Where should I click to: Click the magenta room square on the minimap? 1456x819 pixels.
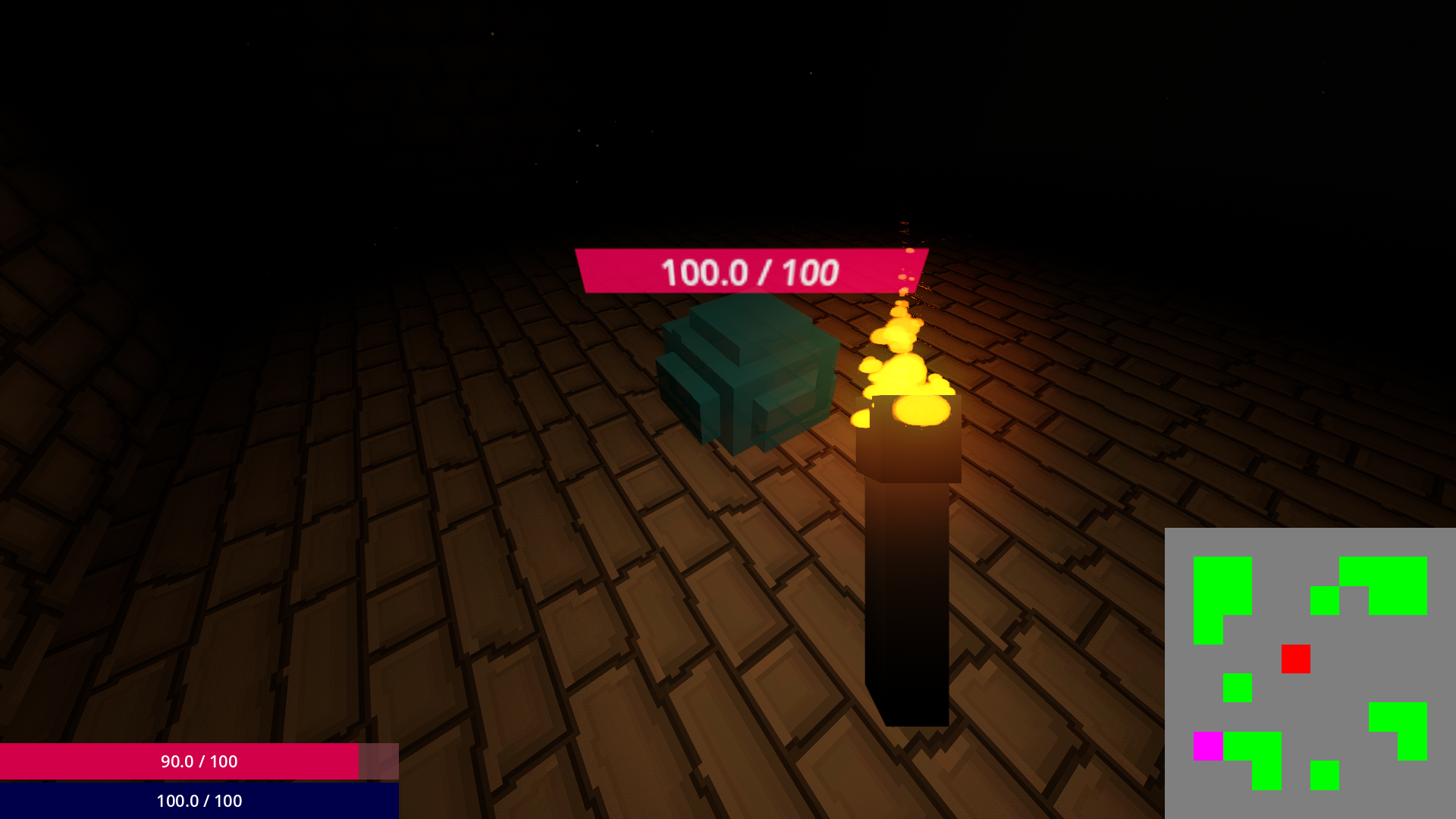pyautogui.click(x=1207, y=746)
